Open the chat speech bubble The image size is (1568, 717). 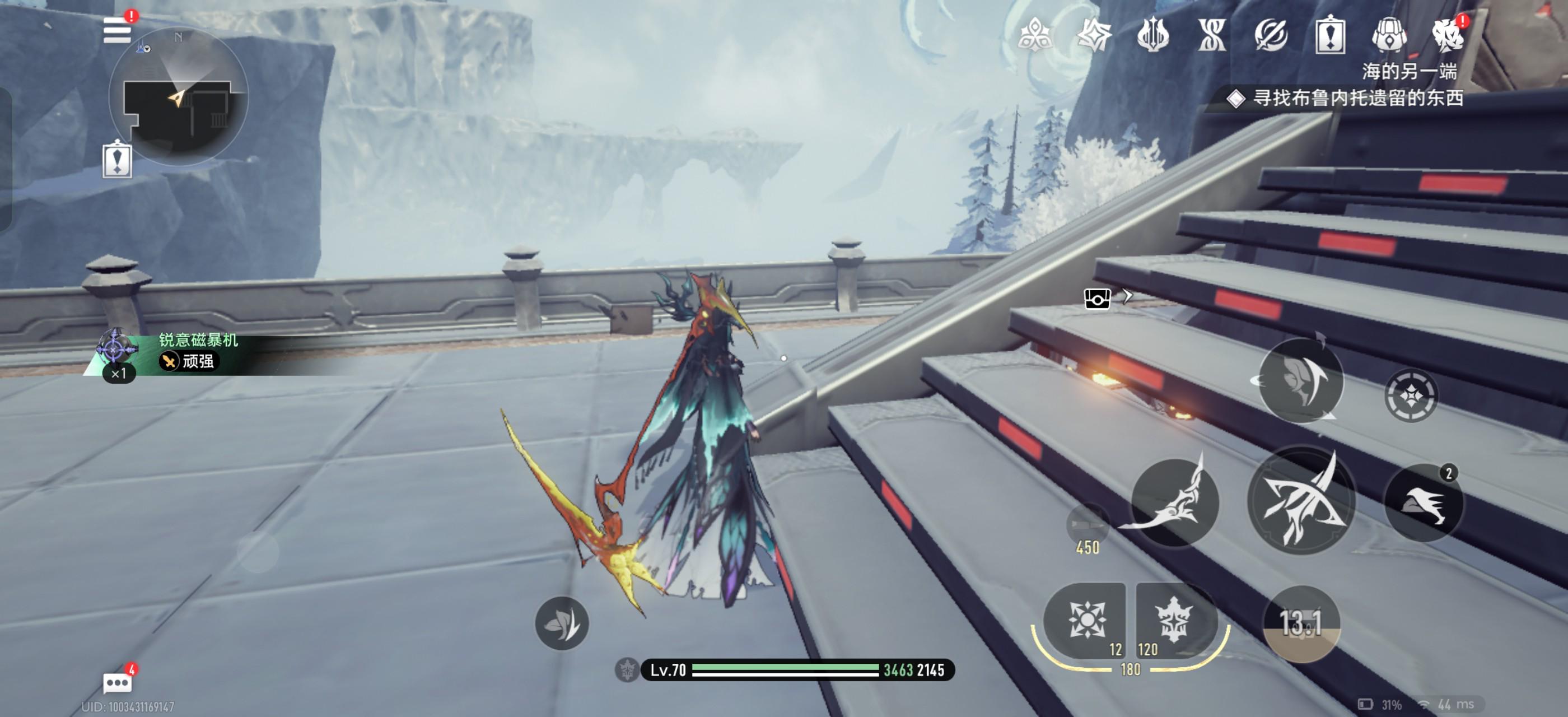(x=117, y=683)
